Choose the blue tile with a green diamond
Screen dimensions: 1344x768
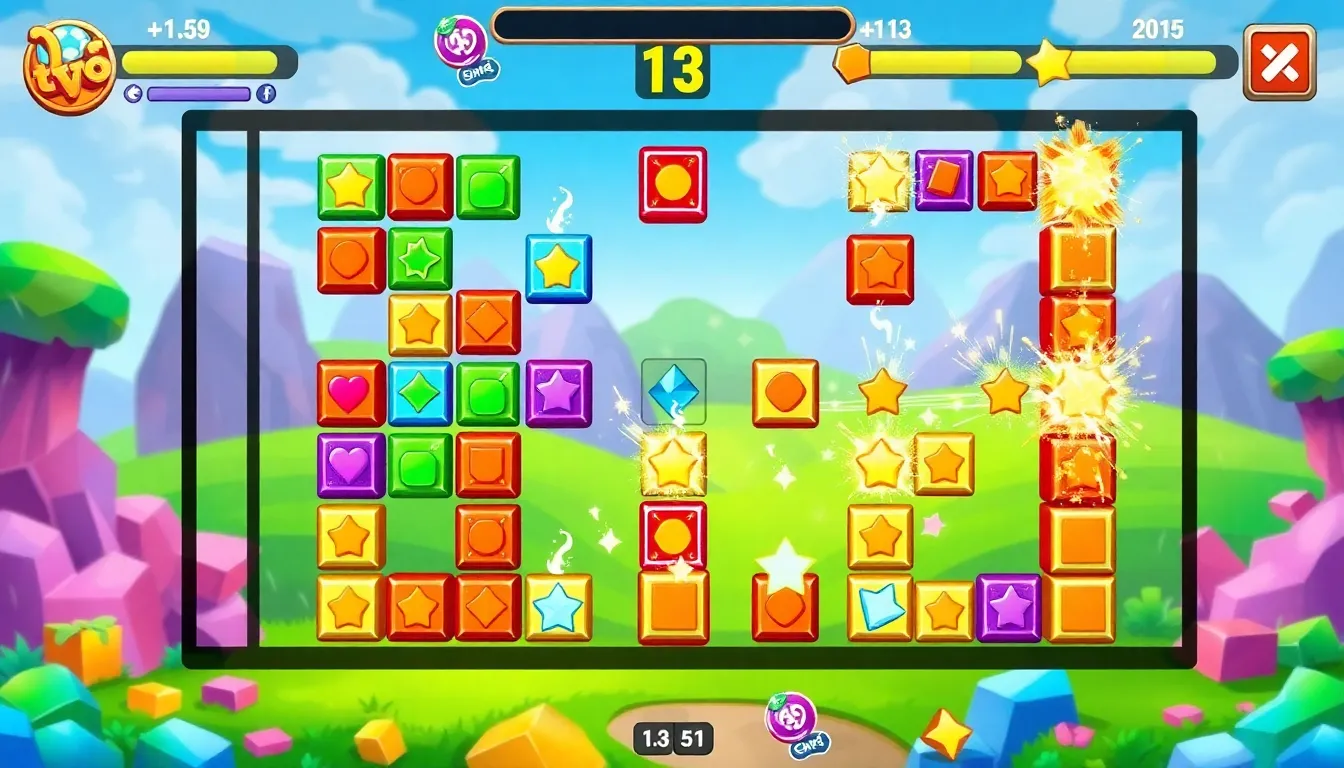click(420, 393)
